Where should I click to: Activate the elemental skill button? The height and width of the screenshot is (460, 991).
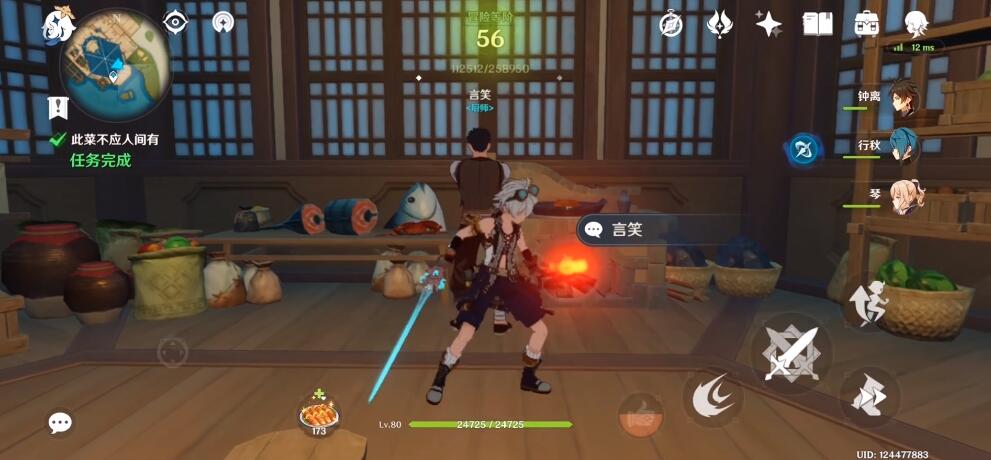[712, 398]
